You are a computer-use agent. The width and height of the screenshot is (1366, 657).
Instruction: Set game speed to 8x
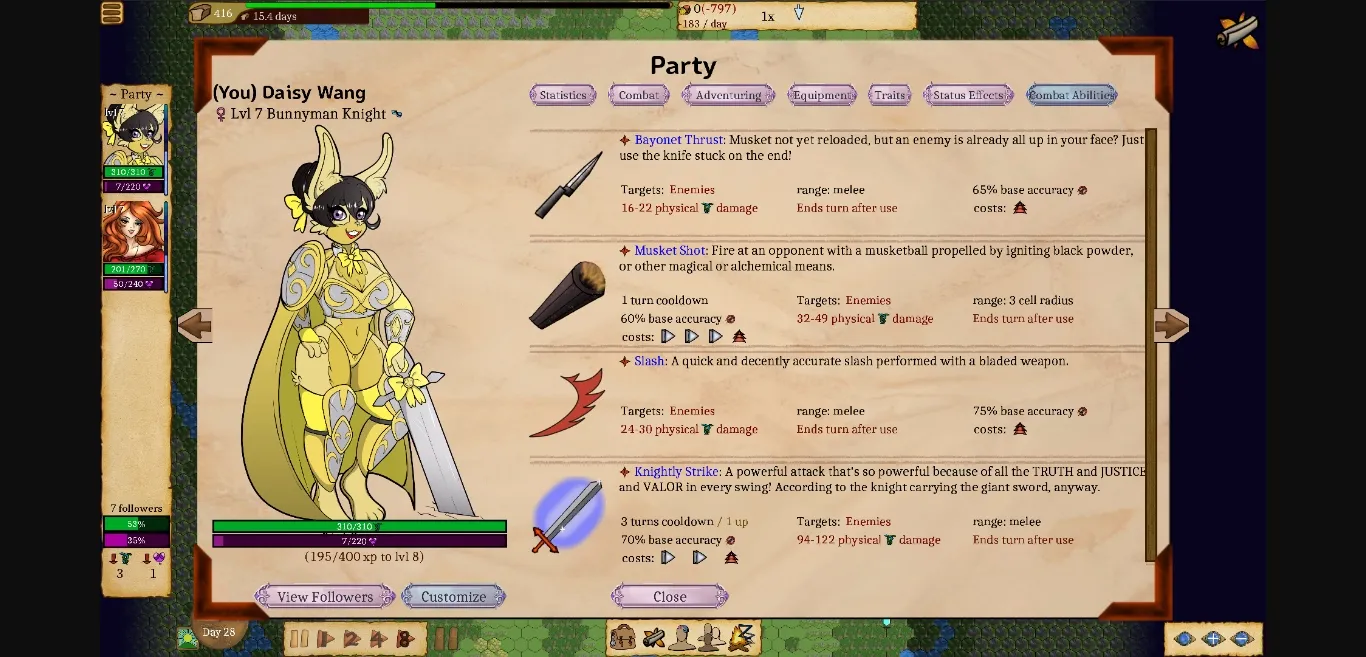click(404, 639)
